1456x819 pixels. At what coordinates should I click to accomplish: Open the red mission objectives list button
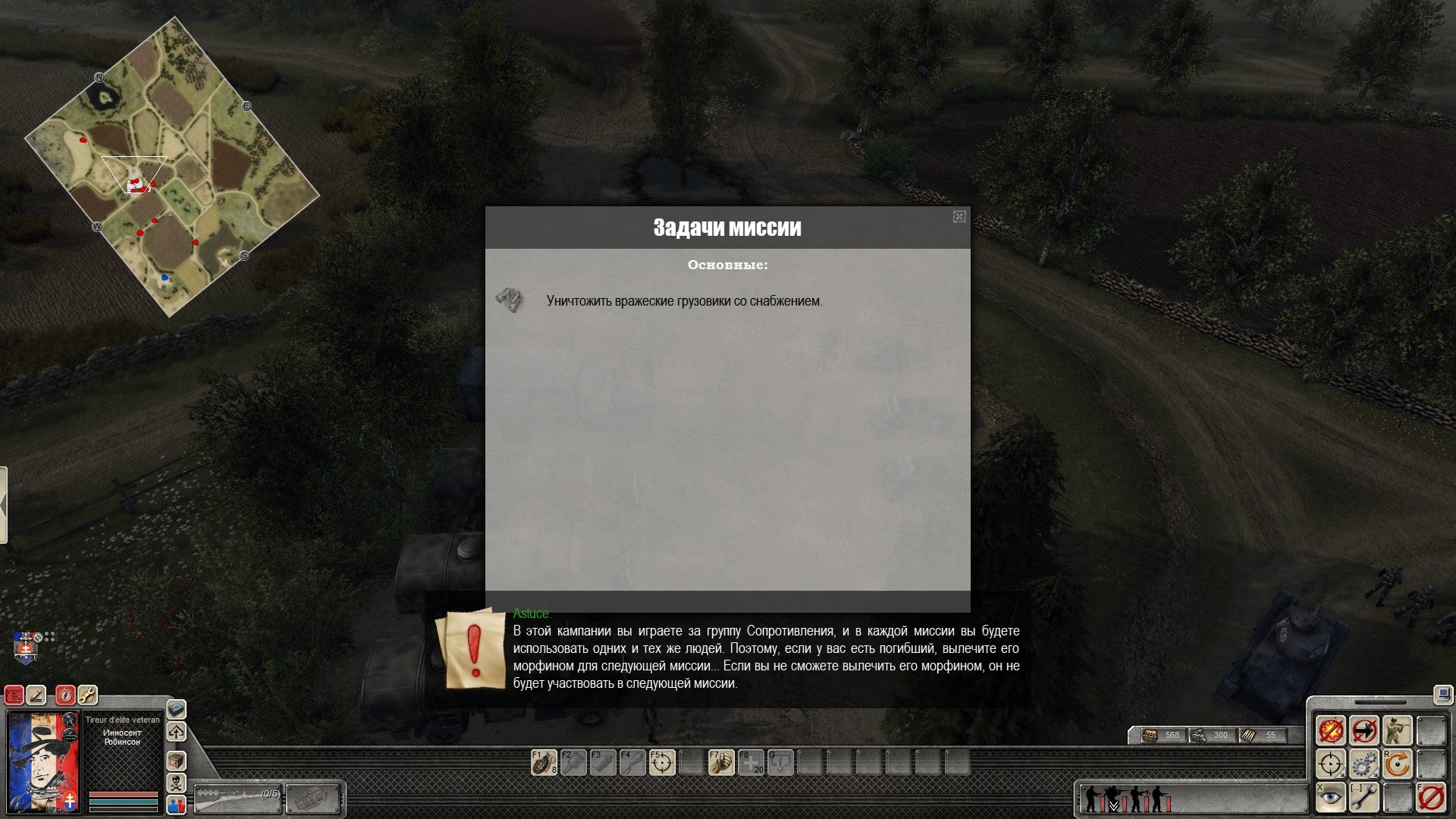(14, 695)
